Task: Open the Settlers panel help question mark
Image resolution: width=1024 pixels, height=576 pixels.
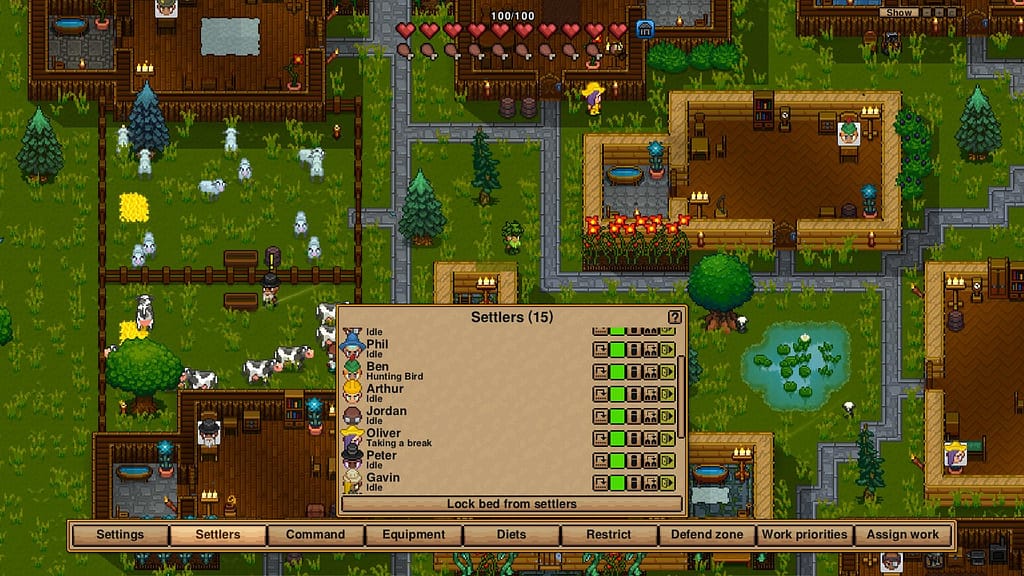Action: 675,317
